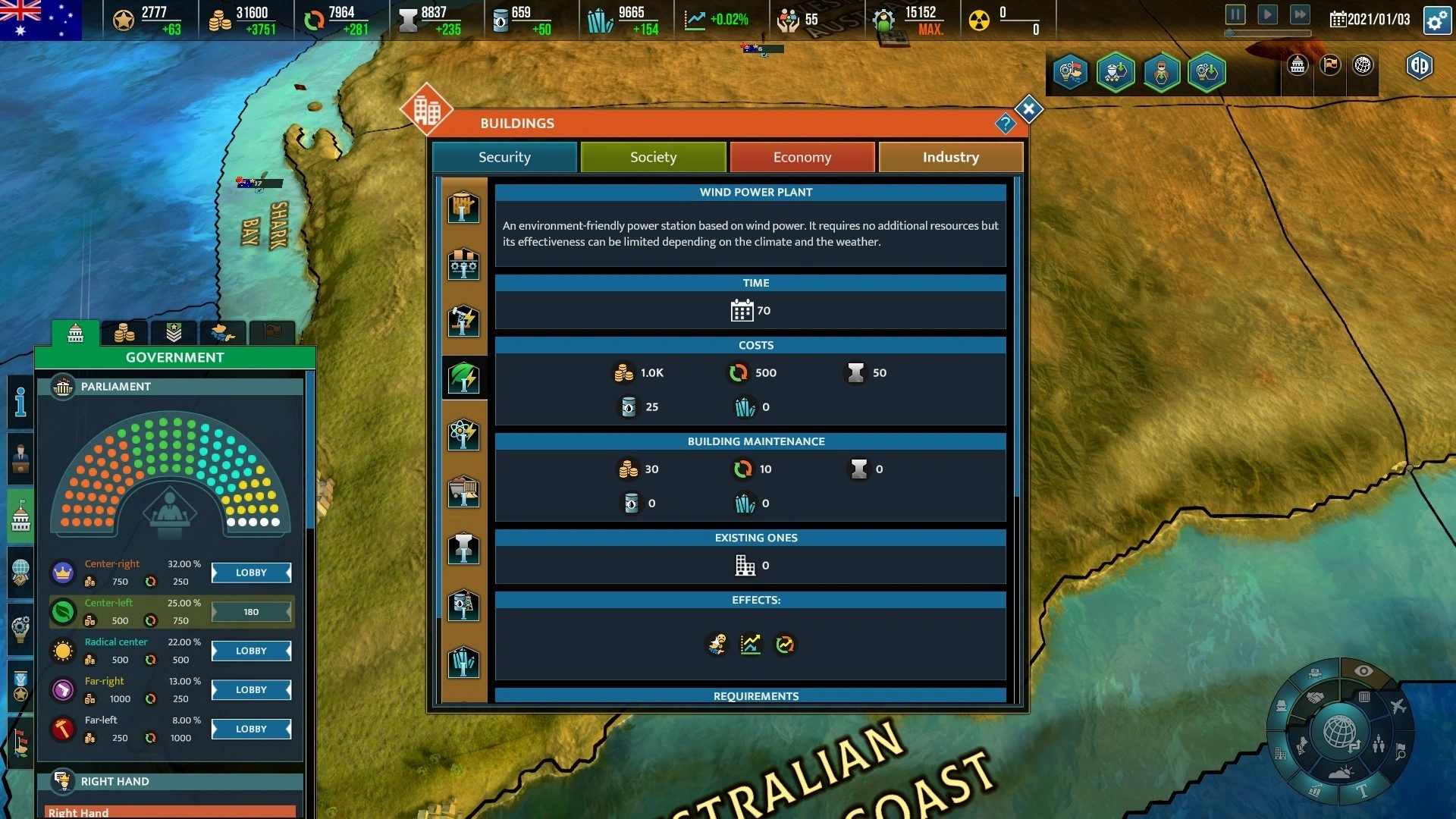
Task: Lobby the Far-right party
Action: pos(251,690)
